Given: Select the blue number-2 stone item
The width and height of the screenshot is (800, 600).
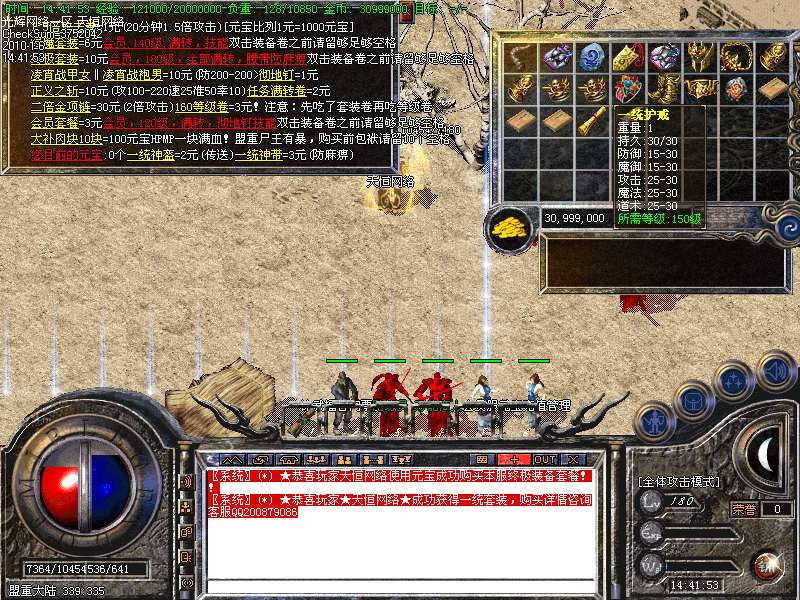Looking at the screenshot, I should click(x=592, y=57).
